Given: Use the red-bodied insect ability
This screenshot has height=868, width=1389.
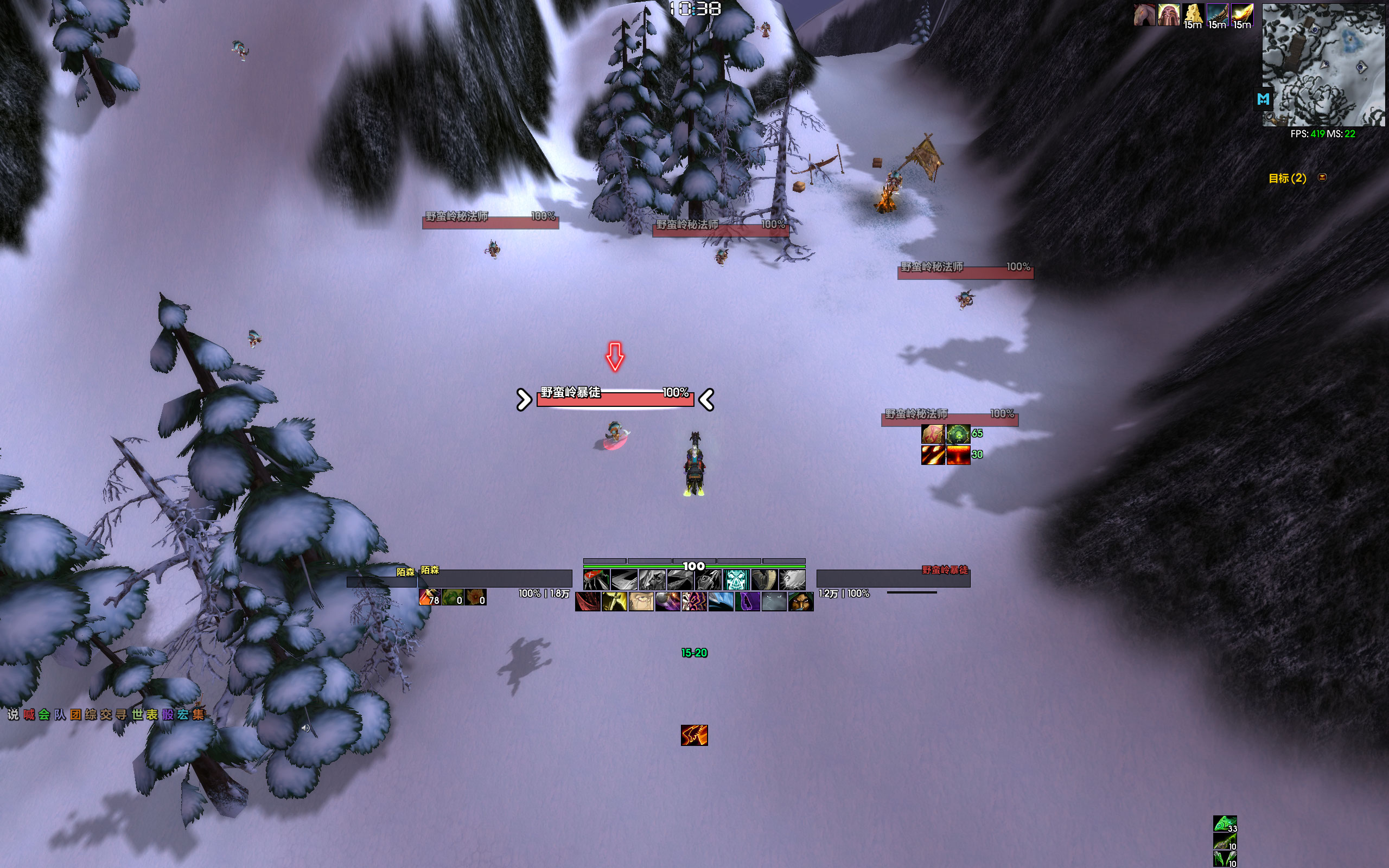Looking at the screenshot, I should pyautogui.click(x=596, y=580).
